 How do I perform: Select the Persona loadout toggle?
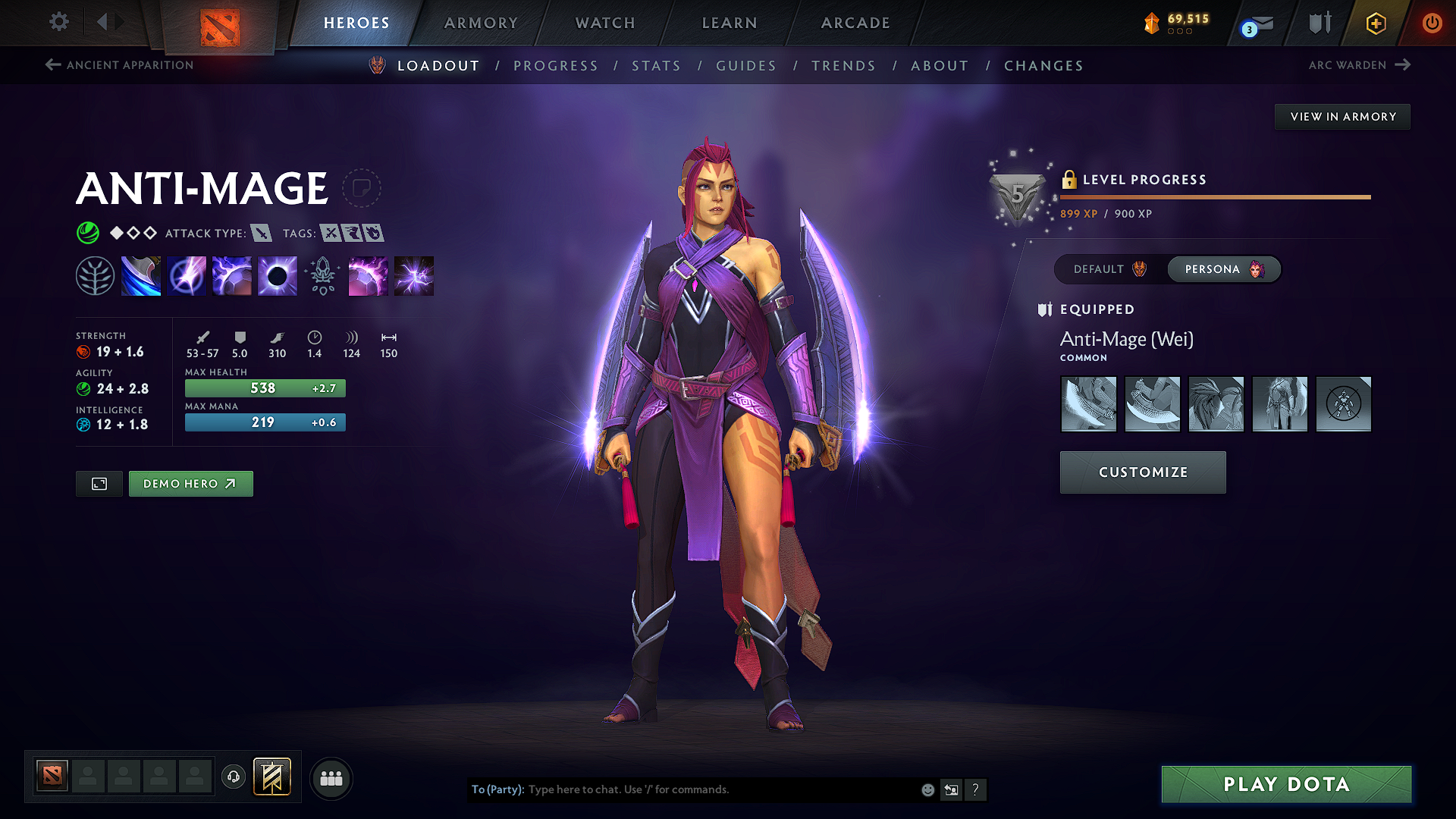[x=1223, y=268]
